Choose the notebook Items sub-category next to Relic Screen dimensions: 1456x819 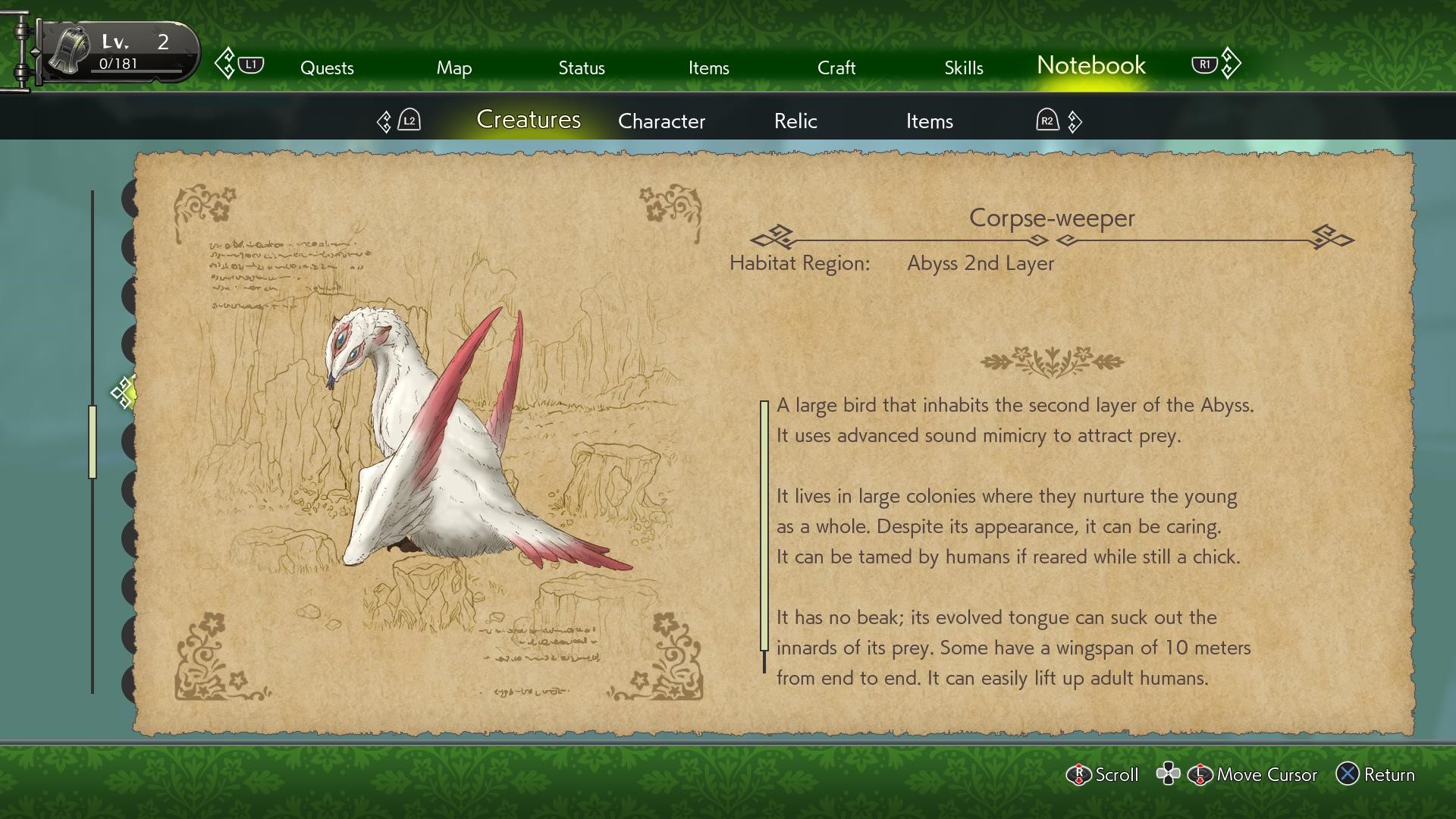pos(929,121)
